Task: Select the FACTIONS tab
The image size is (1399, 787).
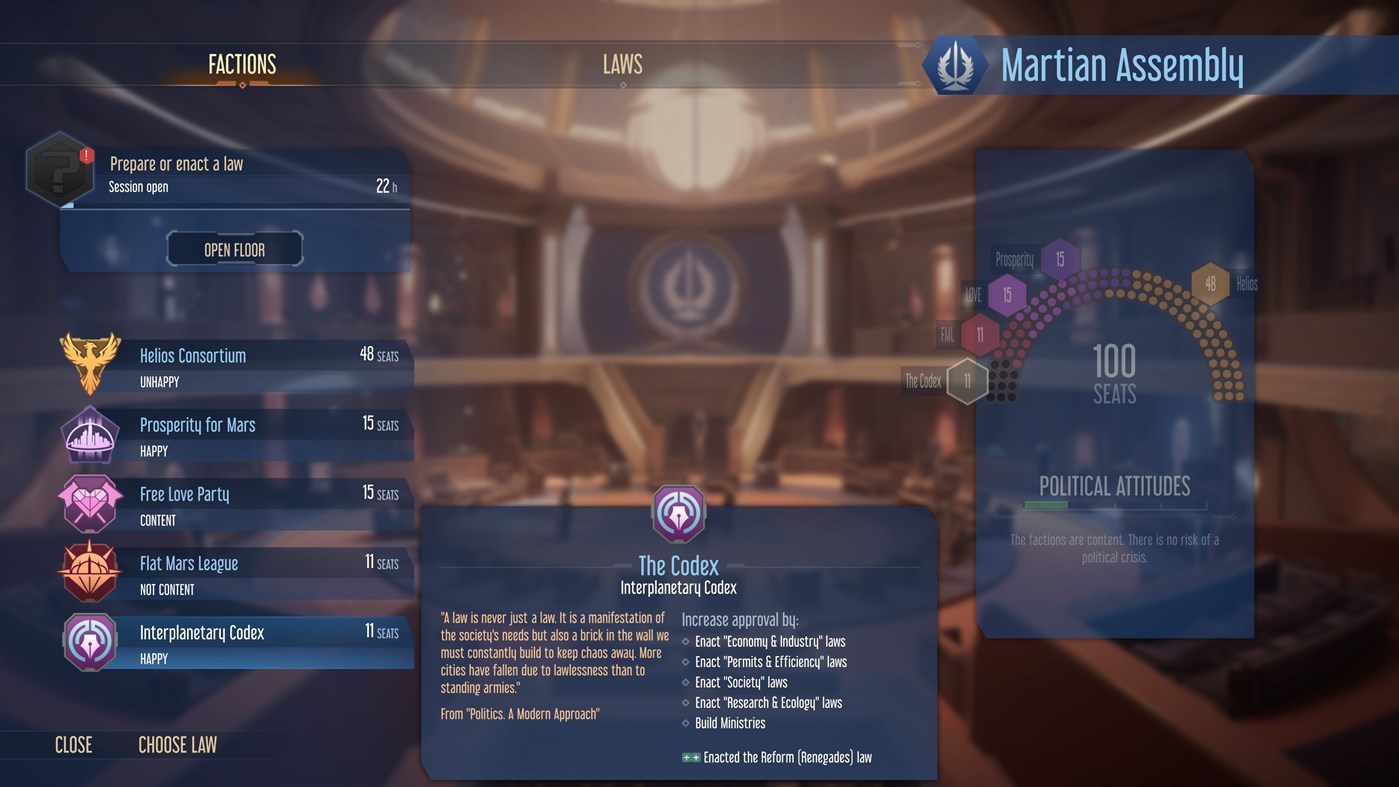Action: click(241, 64)
